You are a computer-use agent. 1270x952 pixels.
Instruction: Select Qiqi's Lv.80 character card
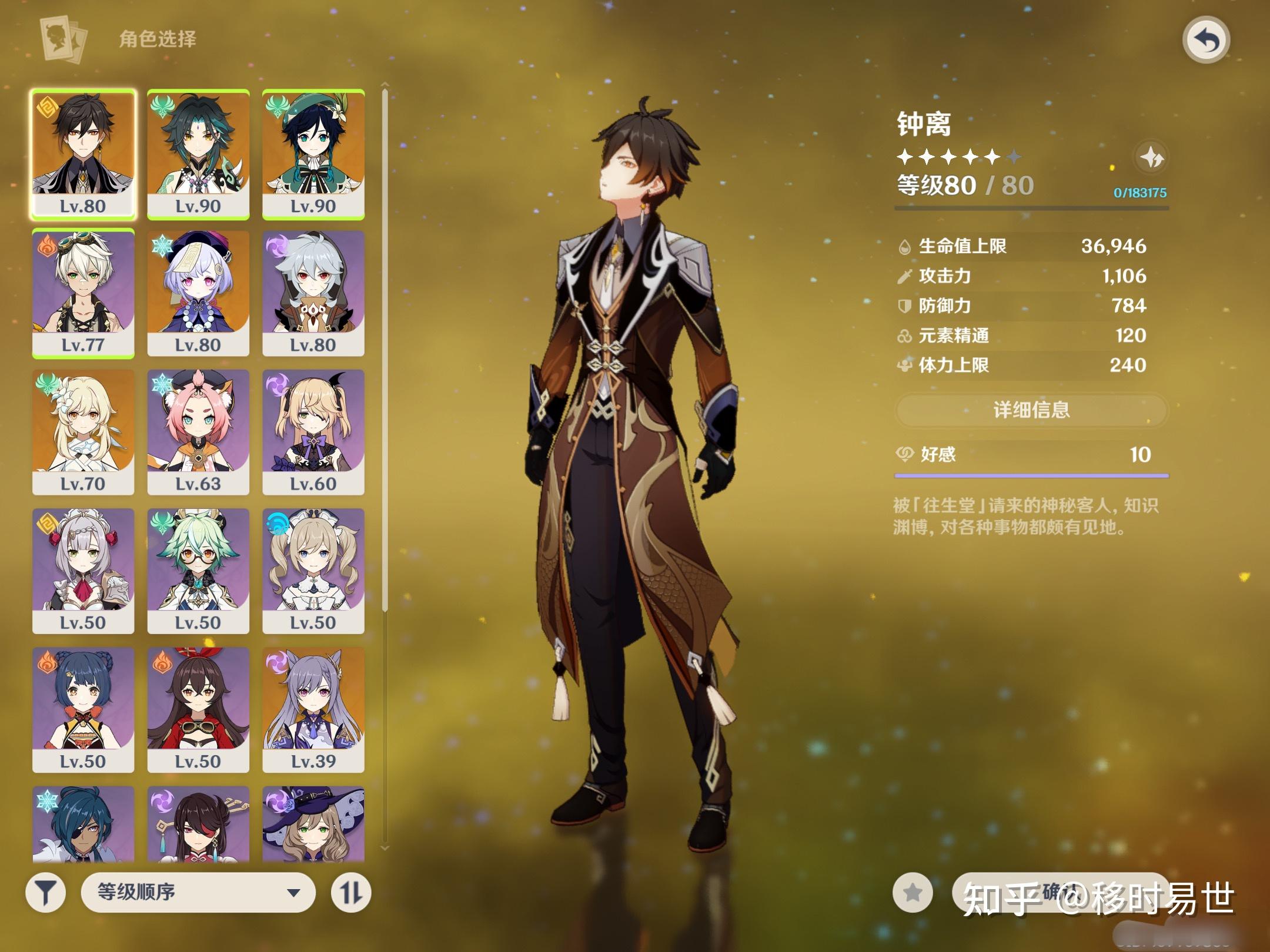point(198,293)
